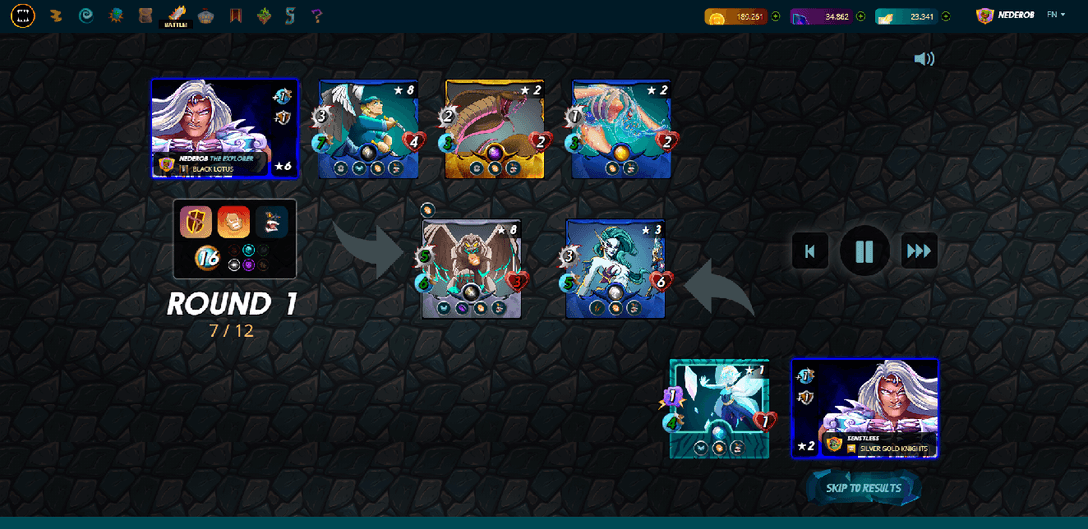Add more of the gold coin currency
1088x529 pixels.
pos(775,16)
